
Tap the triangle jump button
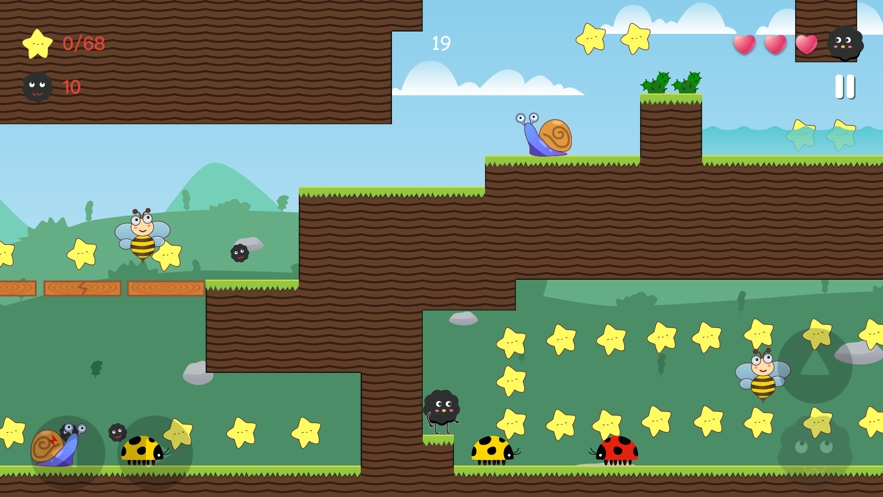(x=815, y=365)
